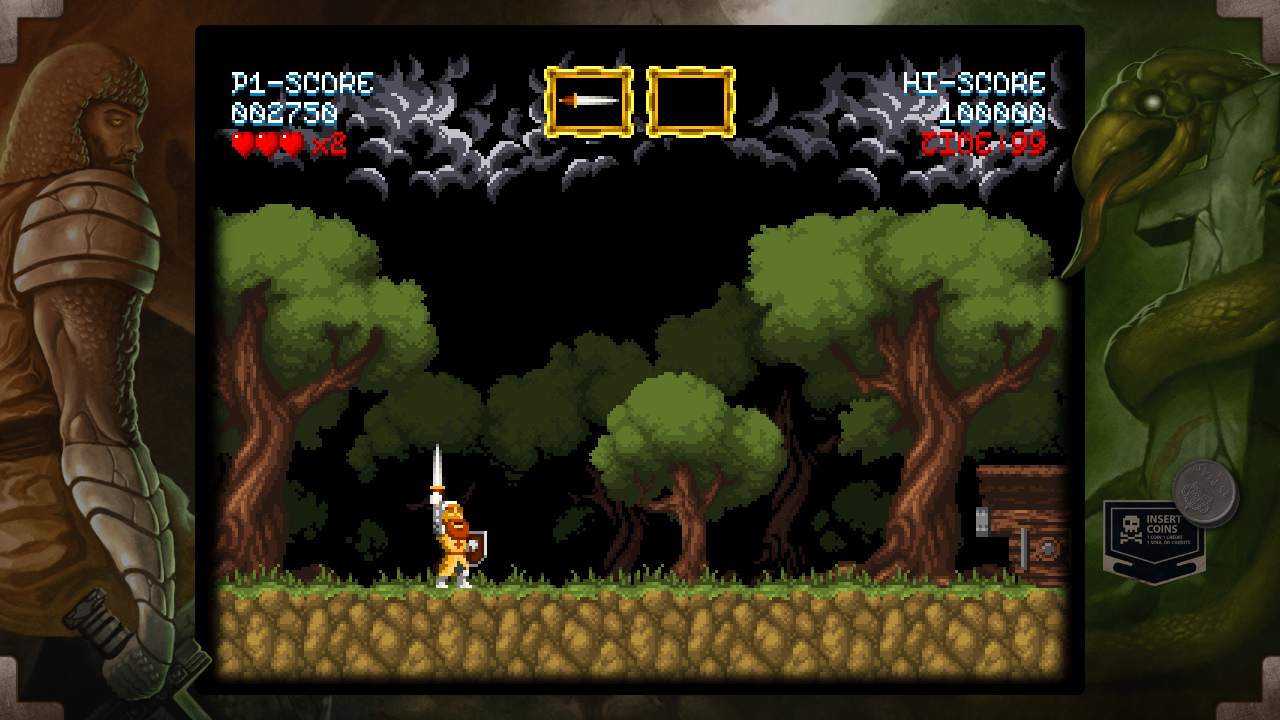Click the 1 COIN 1 CREDIT text
The width and height of the screenshot is (1280, 720).
(1165, 538)
